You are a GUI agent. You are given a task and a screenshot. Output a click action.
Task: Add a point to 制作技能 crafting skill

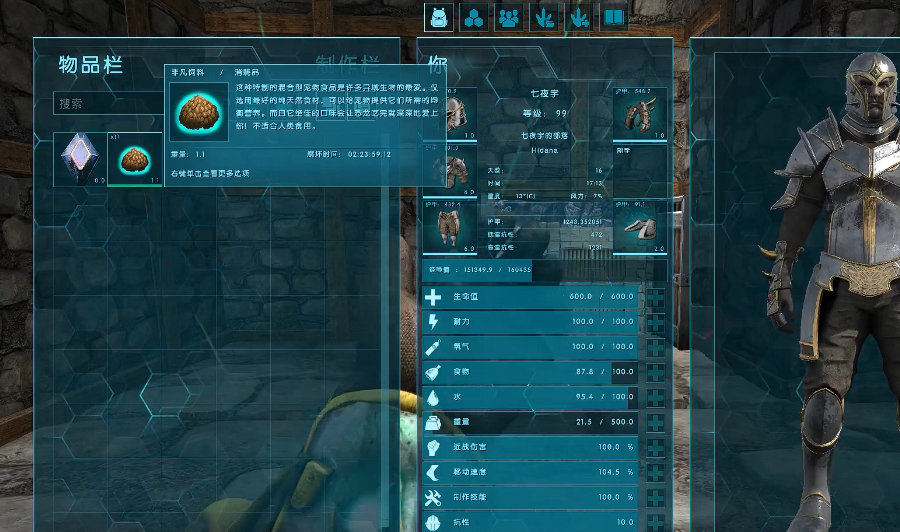point(655,497)
